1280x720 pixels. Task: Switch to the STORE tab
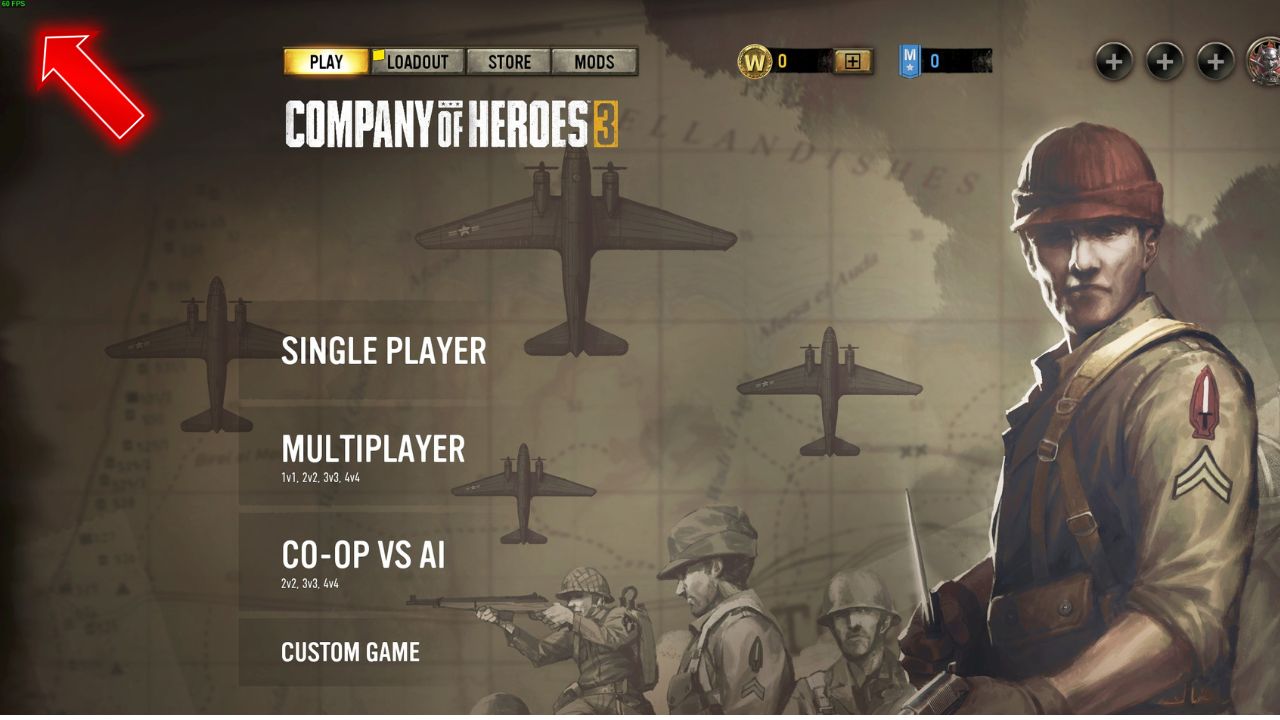pos(509,61)
